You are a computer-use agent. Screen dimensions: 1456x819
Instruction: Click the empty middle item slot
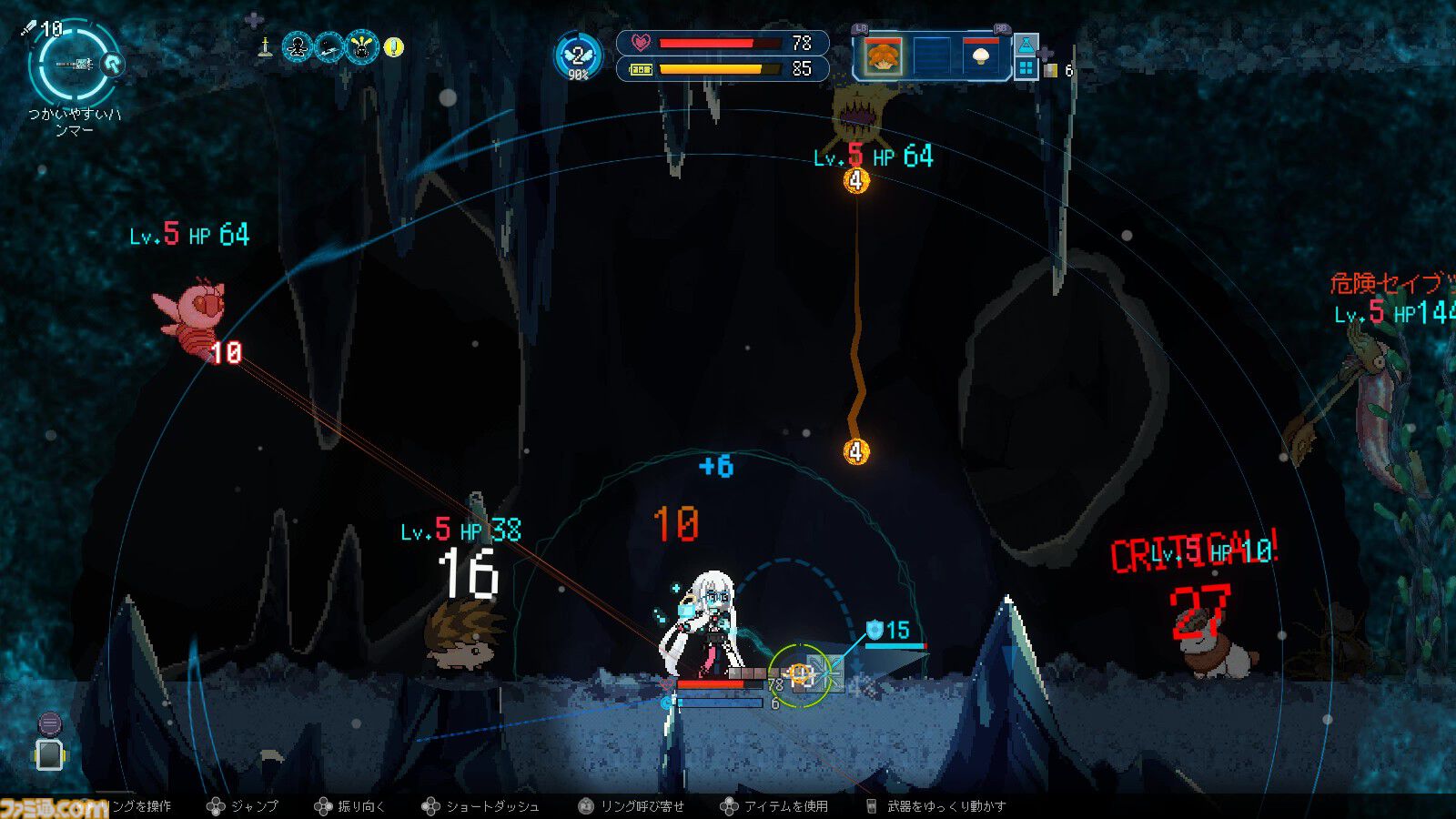point(932,57)
